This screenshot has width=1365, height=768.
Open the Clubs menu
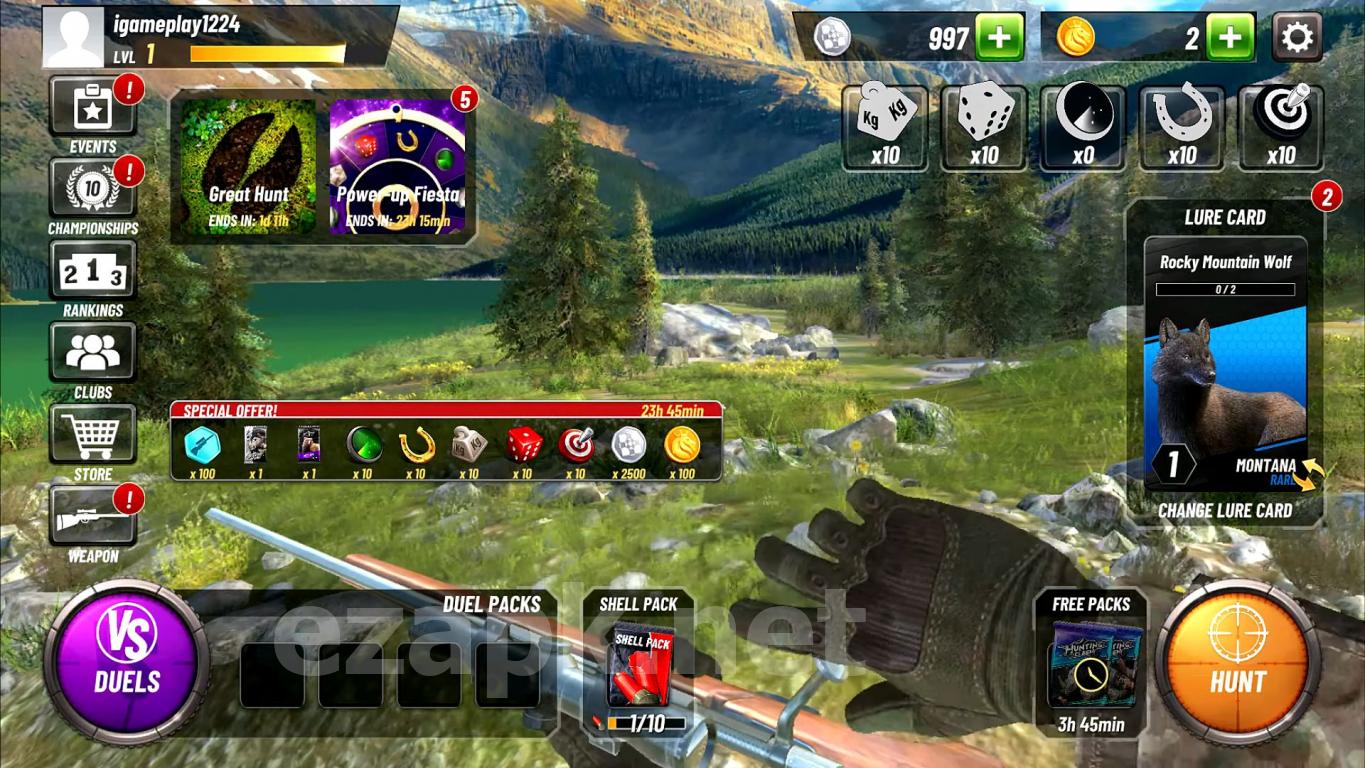[93, 353]
